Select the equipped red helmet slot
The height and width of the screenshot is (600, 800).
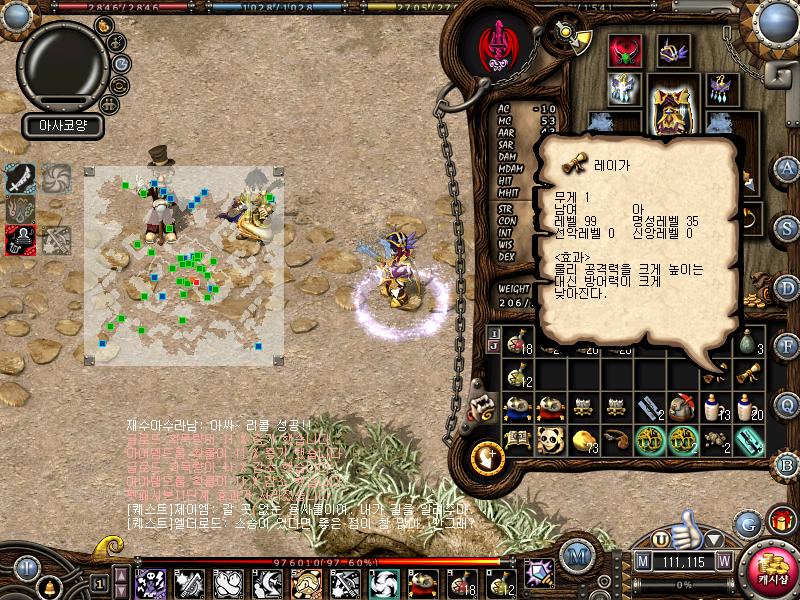point(627,49)
